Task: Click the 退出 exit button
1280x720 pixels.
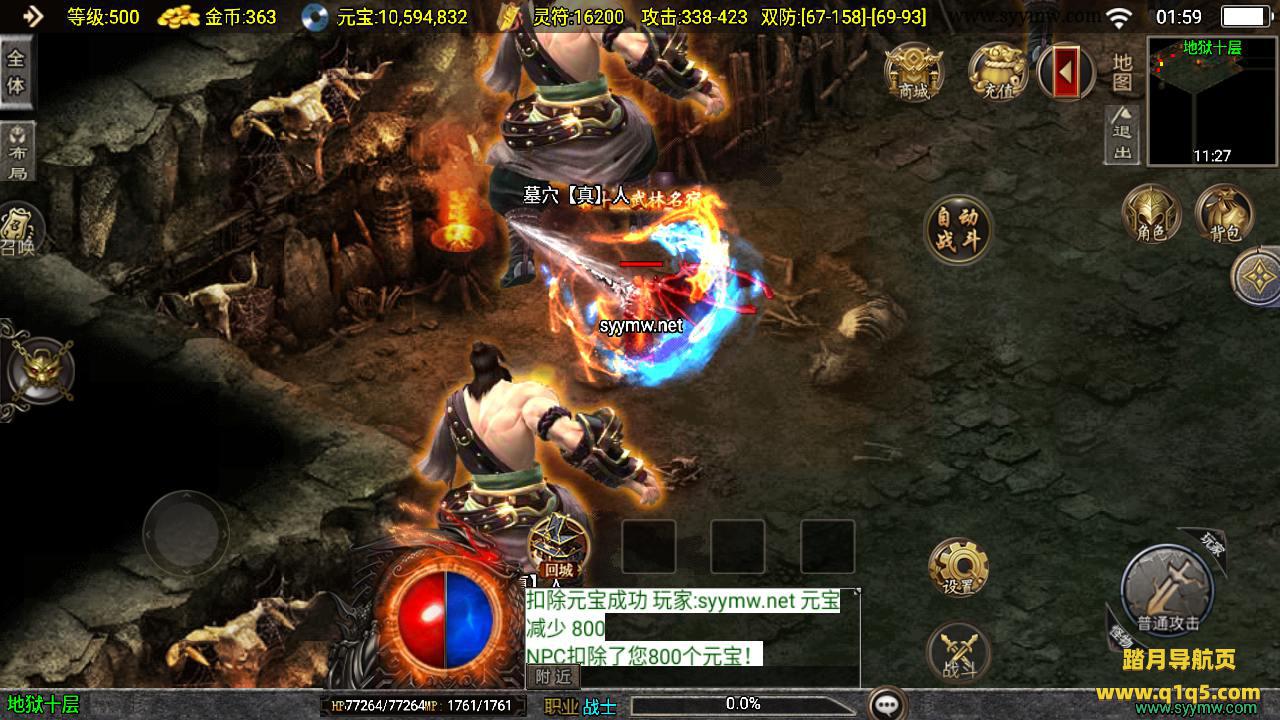Action: (x=1123, y=134)
